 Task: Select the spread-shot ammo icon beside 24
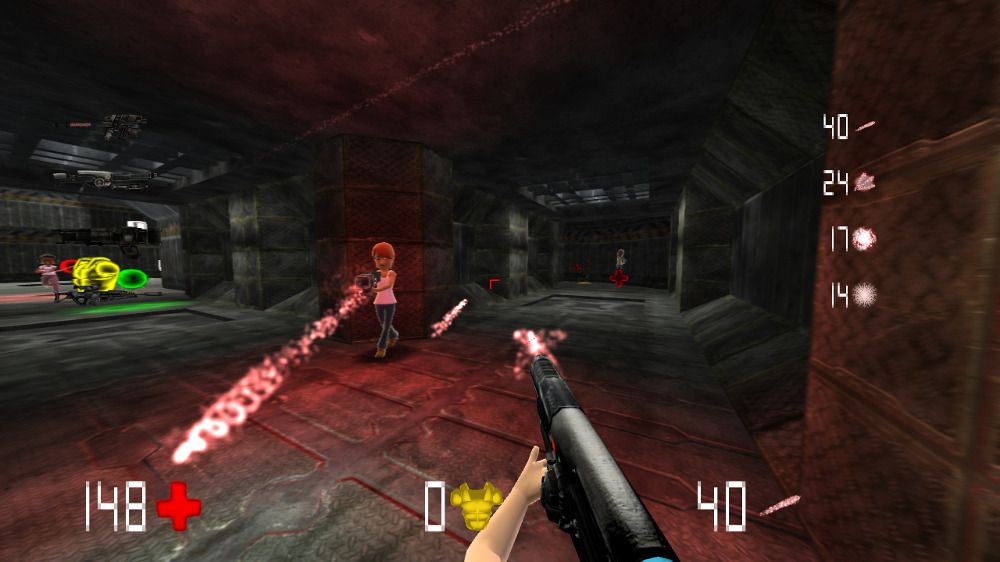[x=865, y=182]
